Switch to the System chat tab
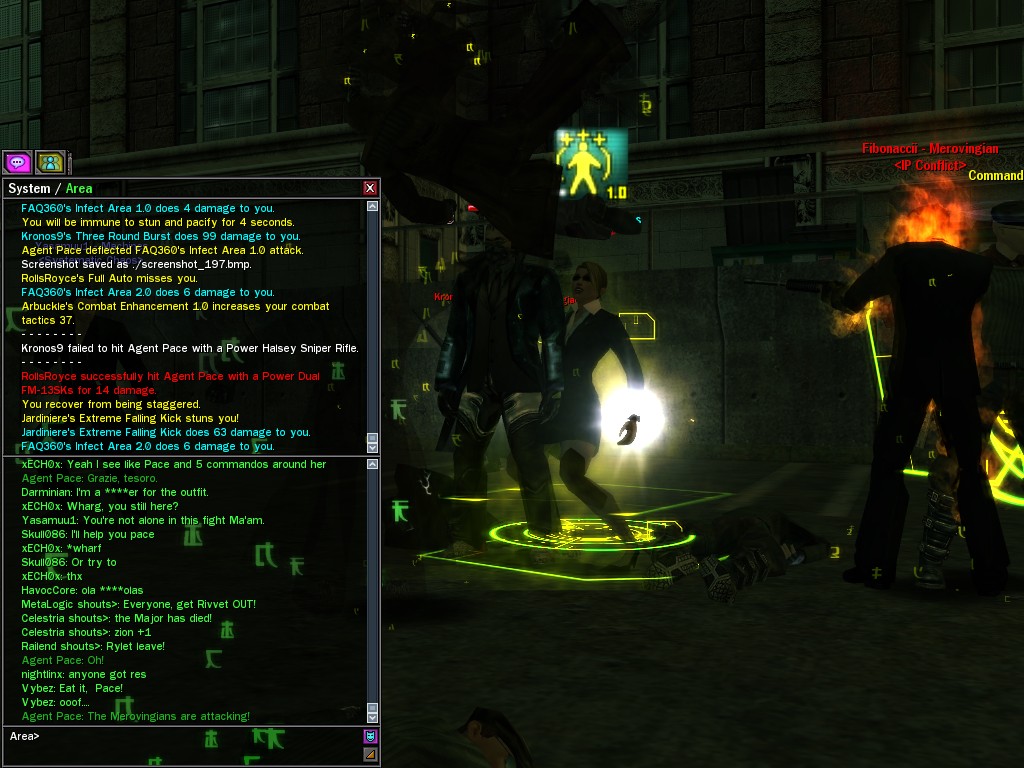Viewport: 1024px width, 768px height. tap(28, 188)
